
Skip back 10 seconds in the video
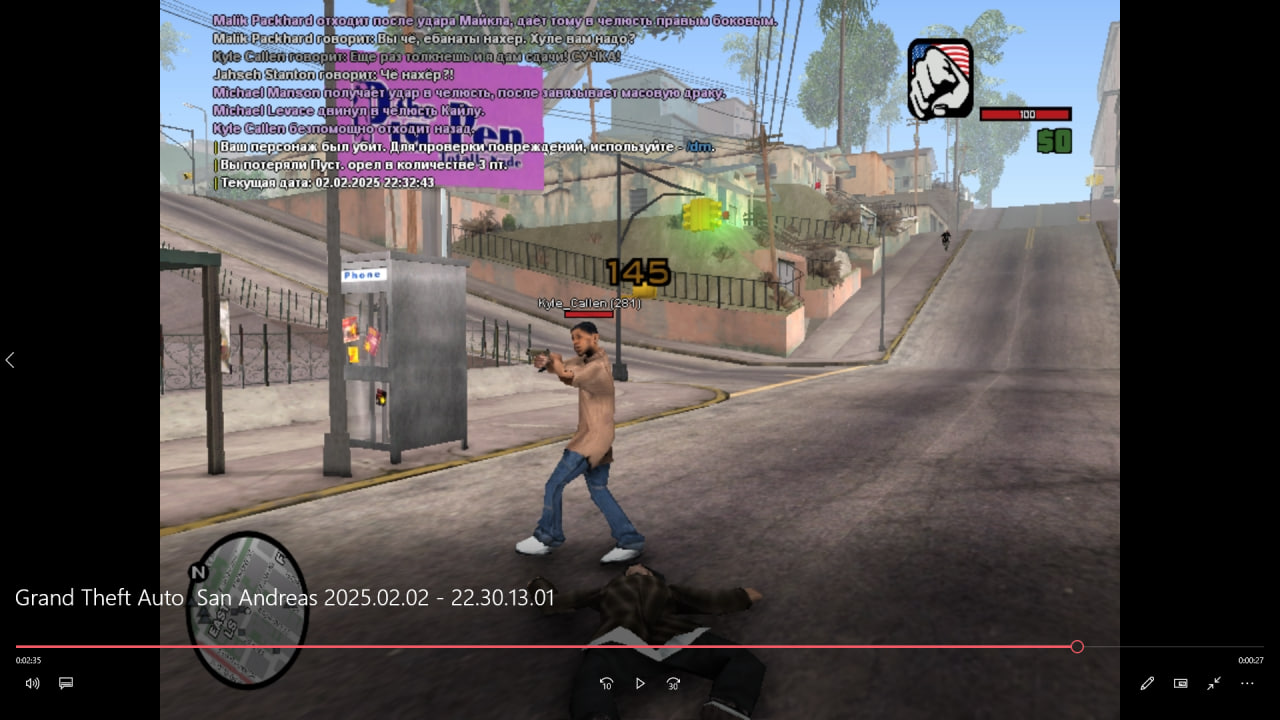tap(606, 683)
